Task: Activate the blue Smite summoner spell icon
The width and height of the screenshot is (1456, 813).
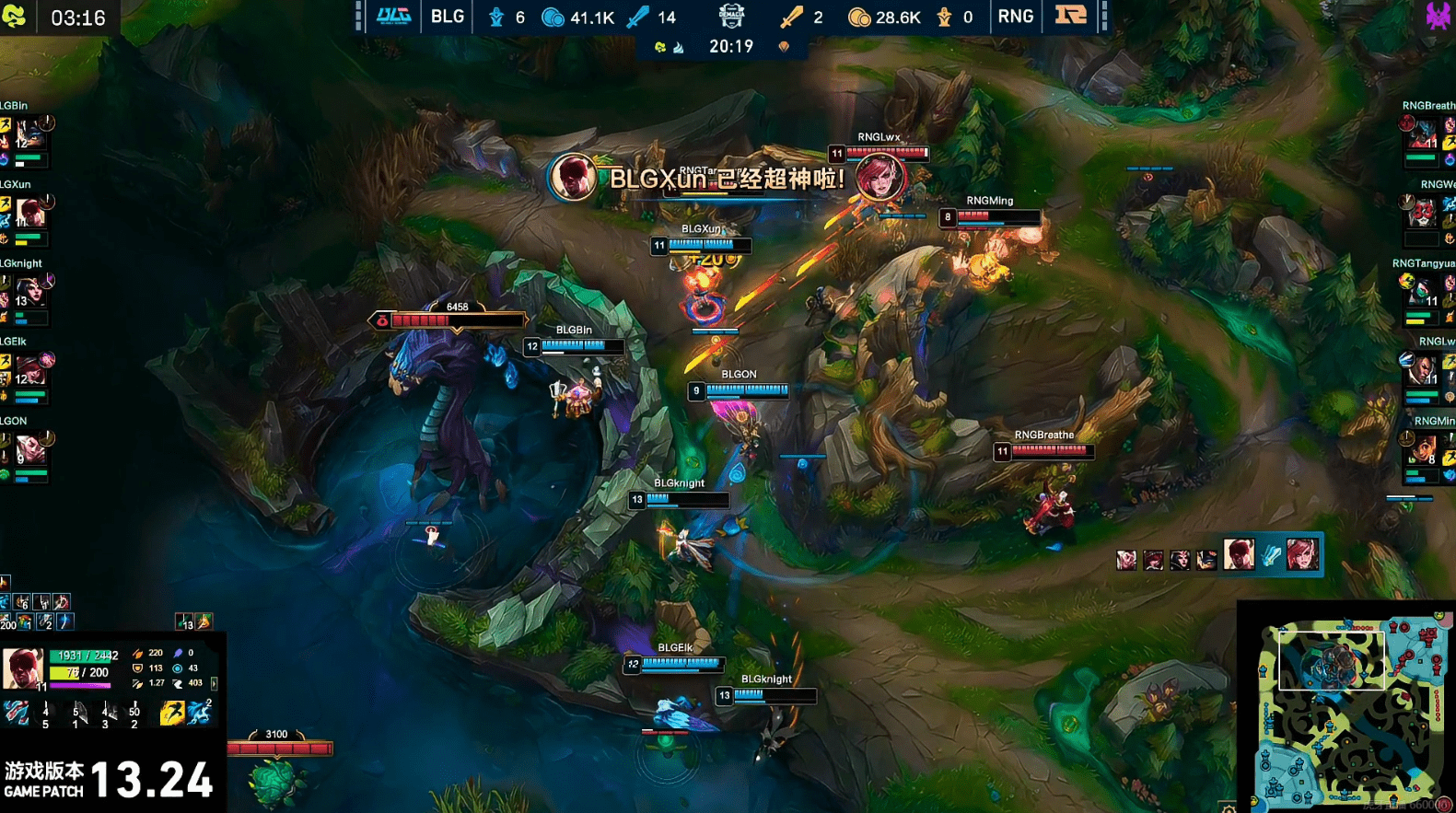Action: tap(199, 714)
